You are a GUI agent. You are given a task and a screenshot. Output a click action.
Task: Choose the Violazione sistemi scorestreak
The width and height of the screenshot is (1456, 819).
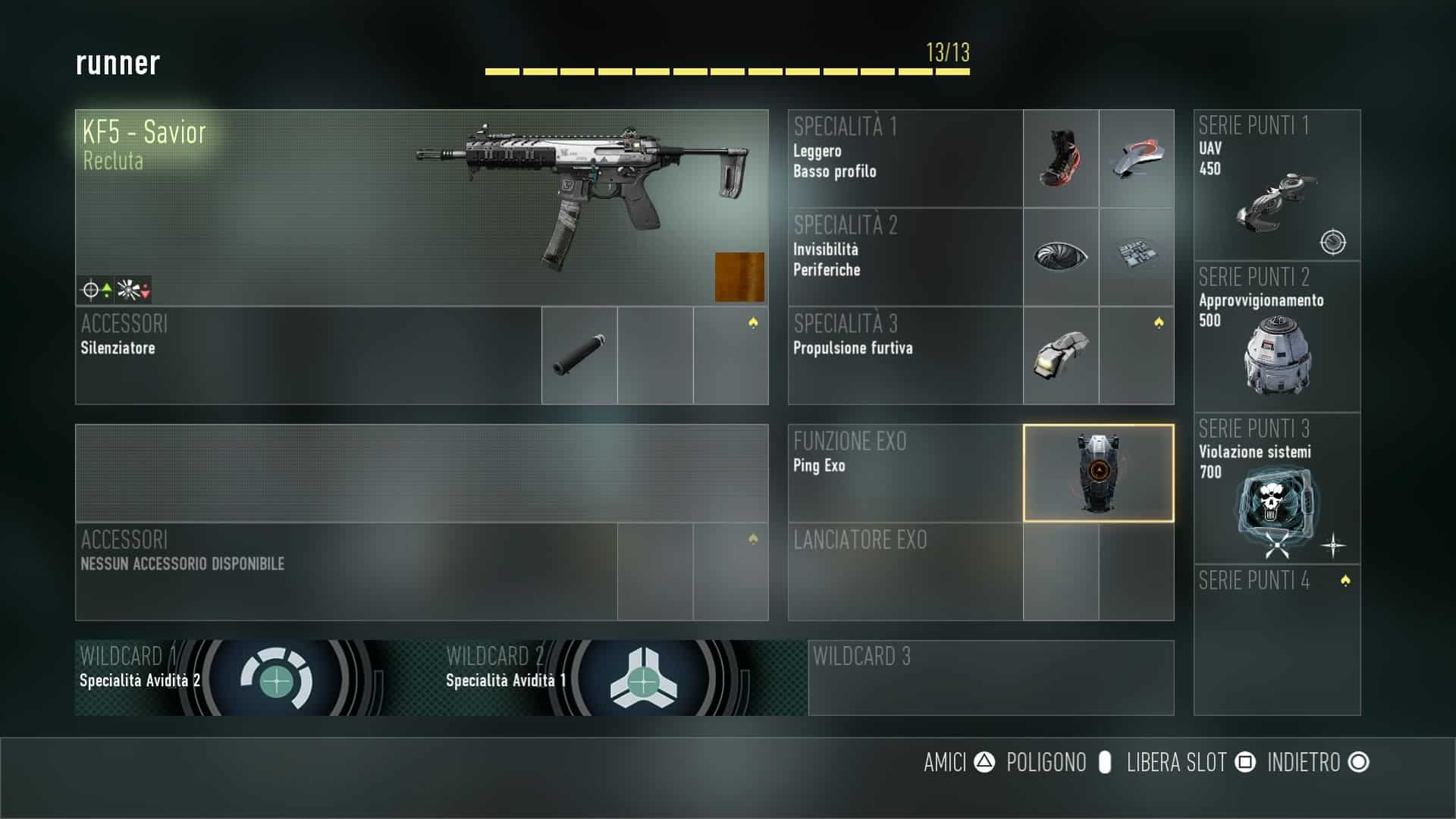coord(1277,488)
